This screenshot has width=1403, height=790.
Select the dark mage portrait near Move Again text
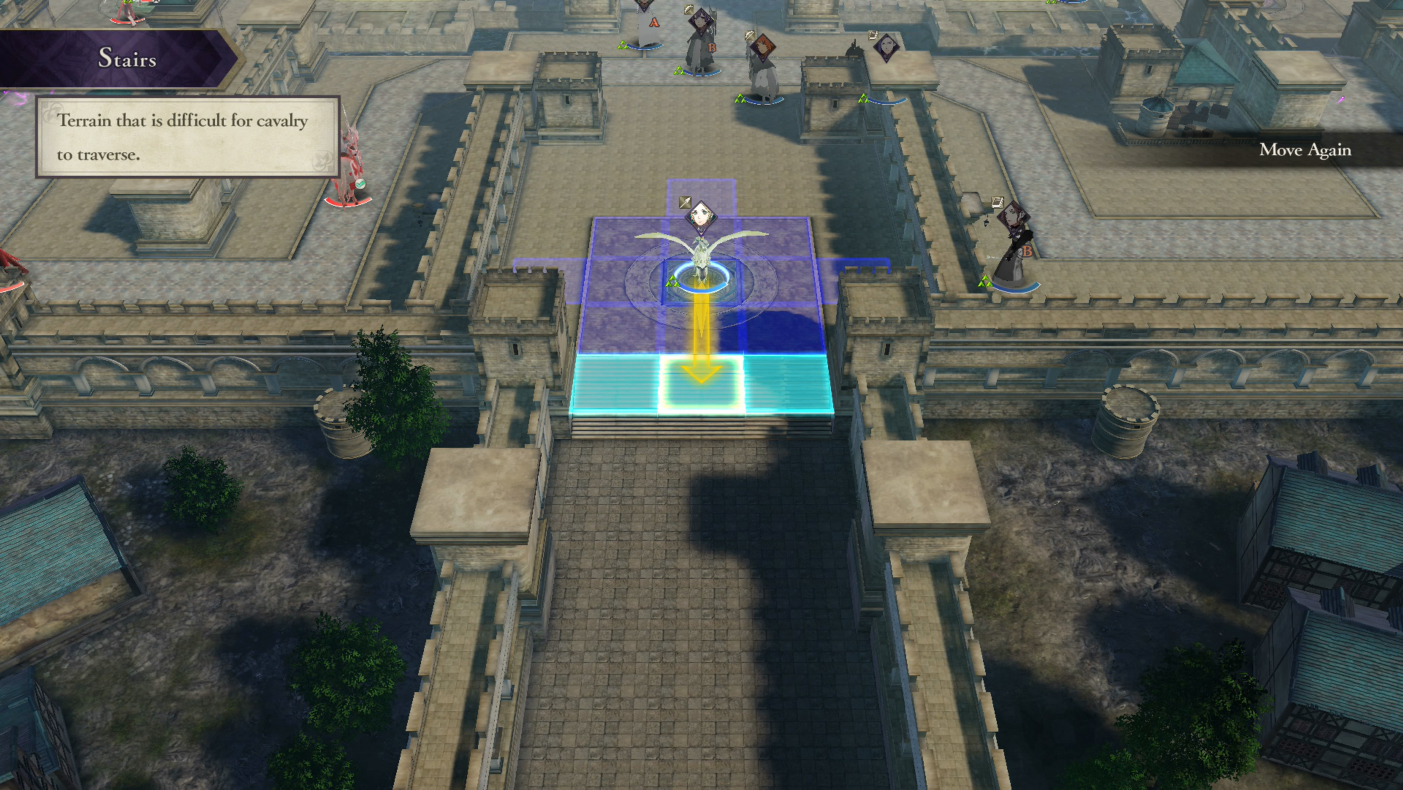pyautogui.click(x=1014, y=216)
